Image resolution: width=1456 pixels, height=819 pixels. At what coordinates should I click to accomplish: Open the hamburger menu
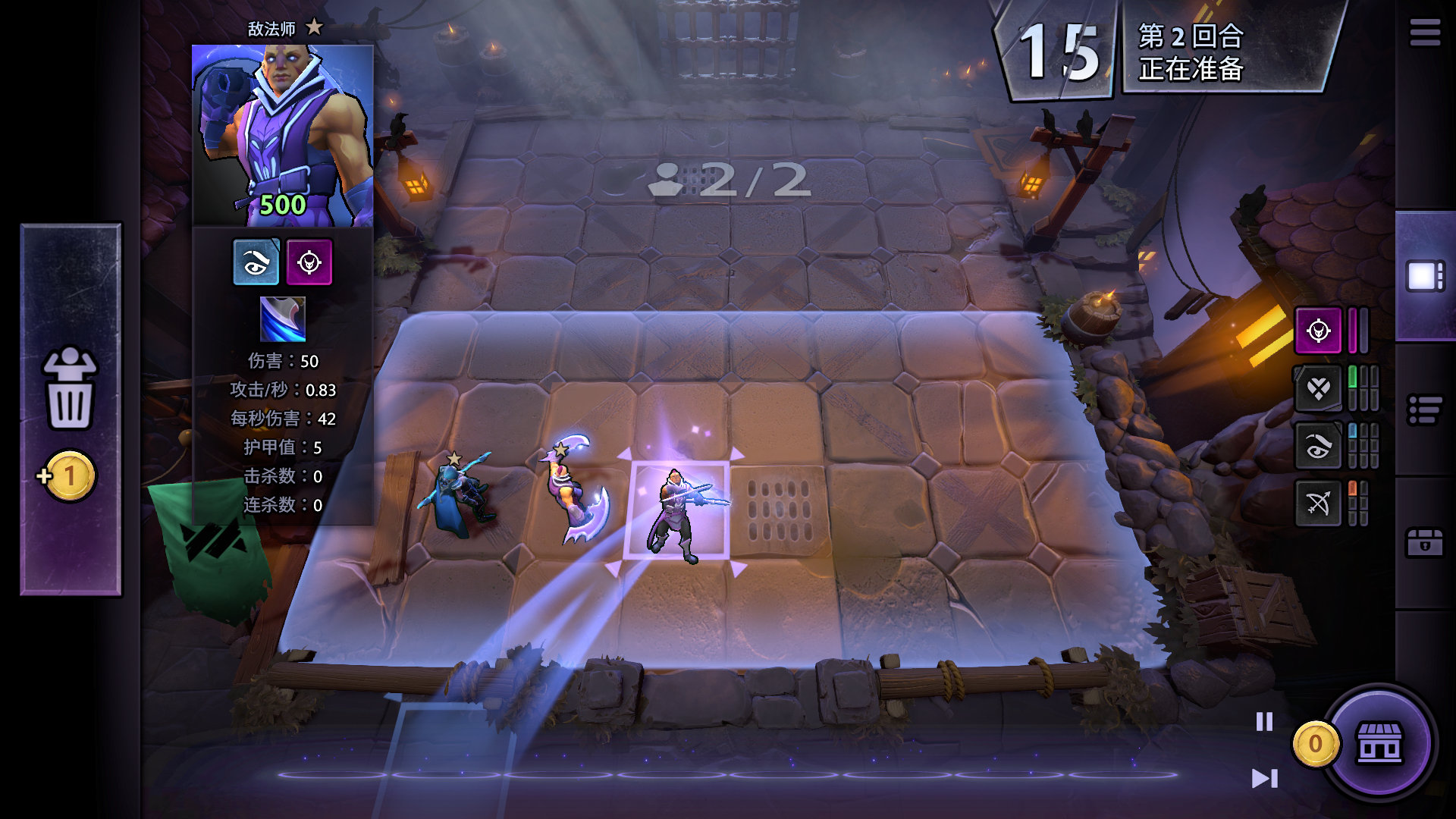click(1425, 33)
